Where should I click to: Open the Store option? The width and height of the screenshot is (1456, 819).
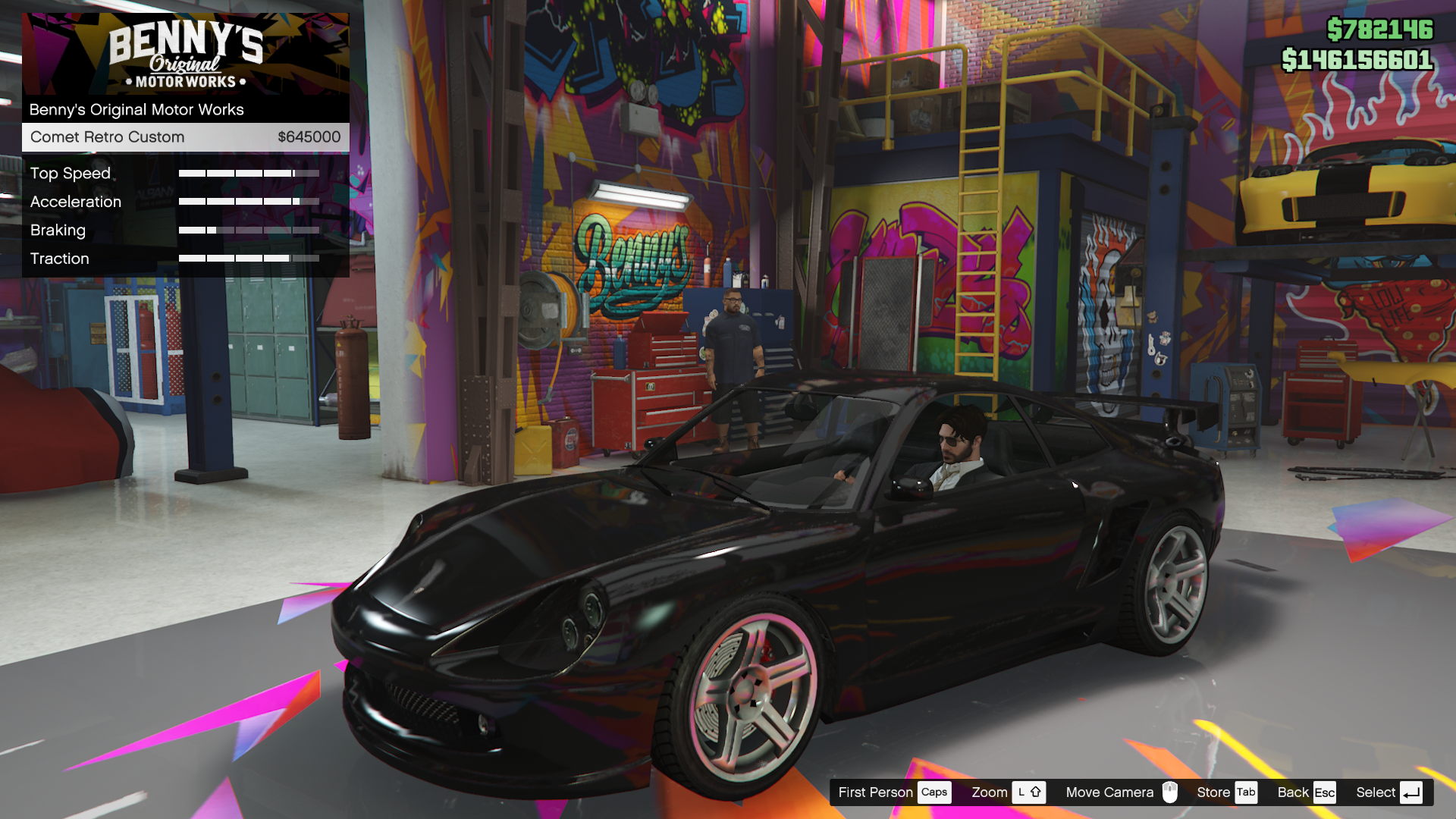click(x=1213, y=792)
